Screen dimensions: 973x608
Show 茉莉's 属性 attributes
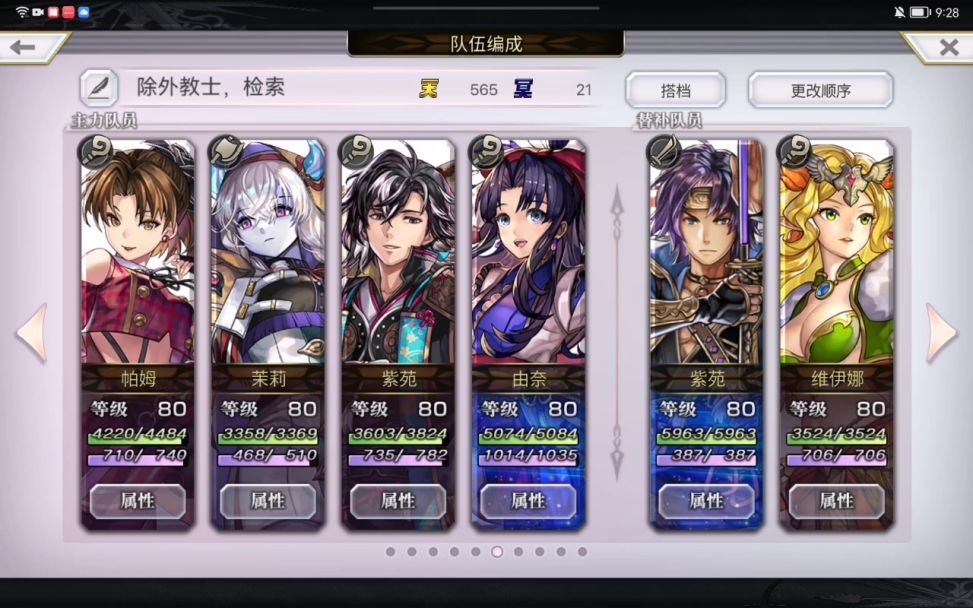[268, 501]
